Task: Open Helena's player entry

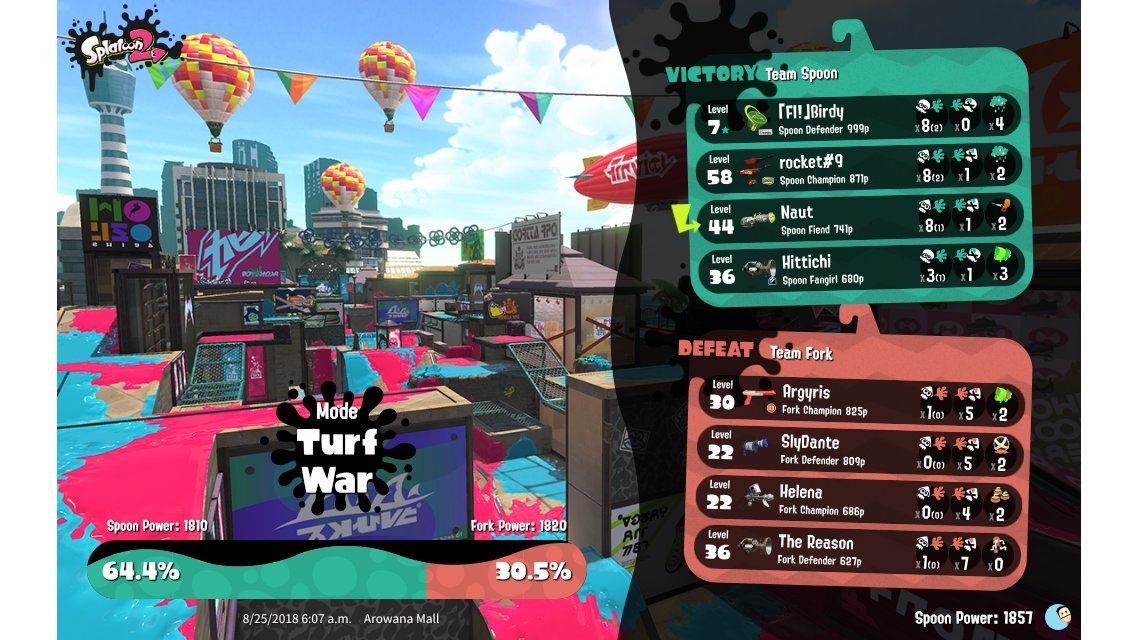Action: (x=861, y=499)
